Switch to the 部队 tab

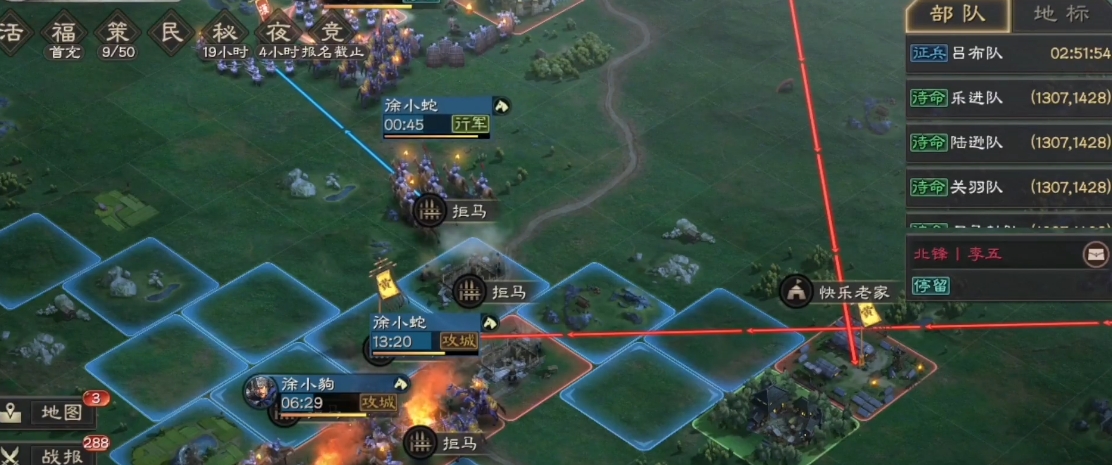point(955,16)
